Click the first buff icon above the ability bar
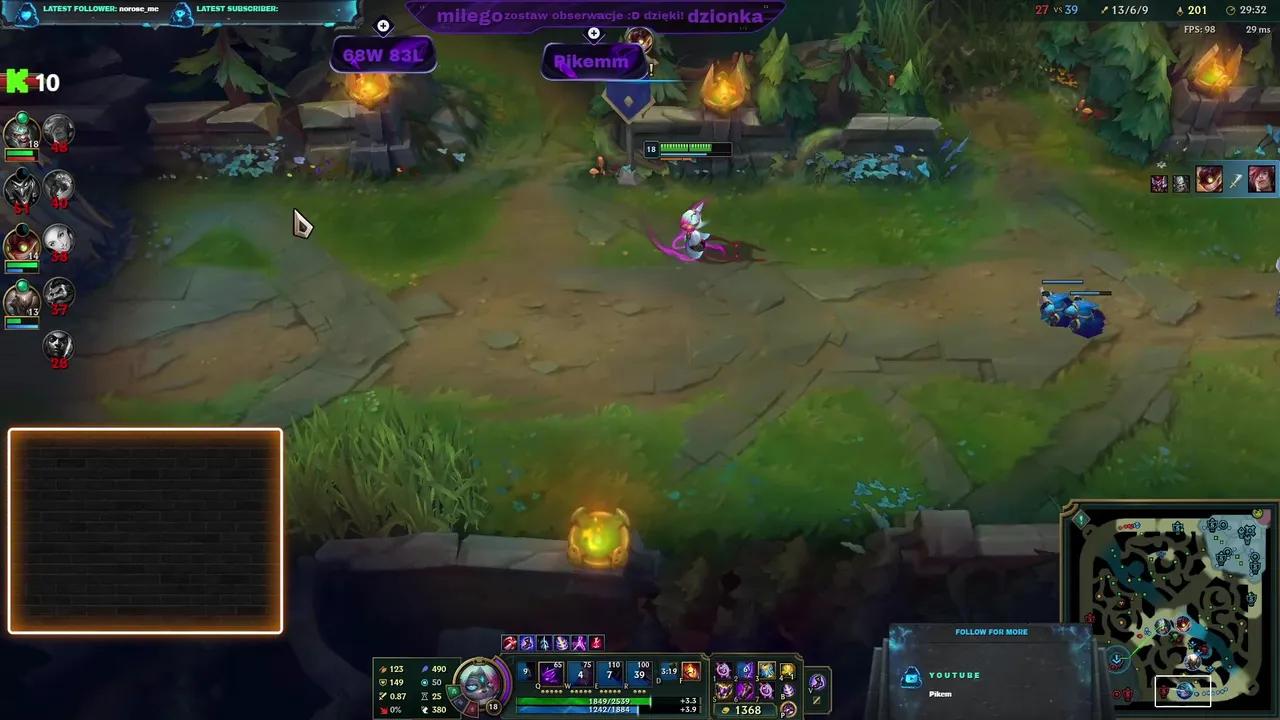 pos(508,643)
